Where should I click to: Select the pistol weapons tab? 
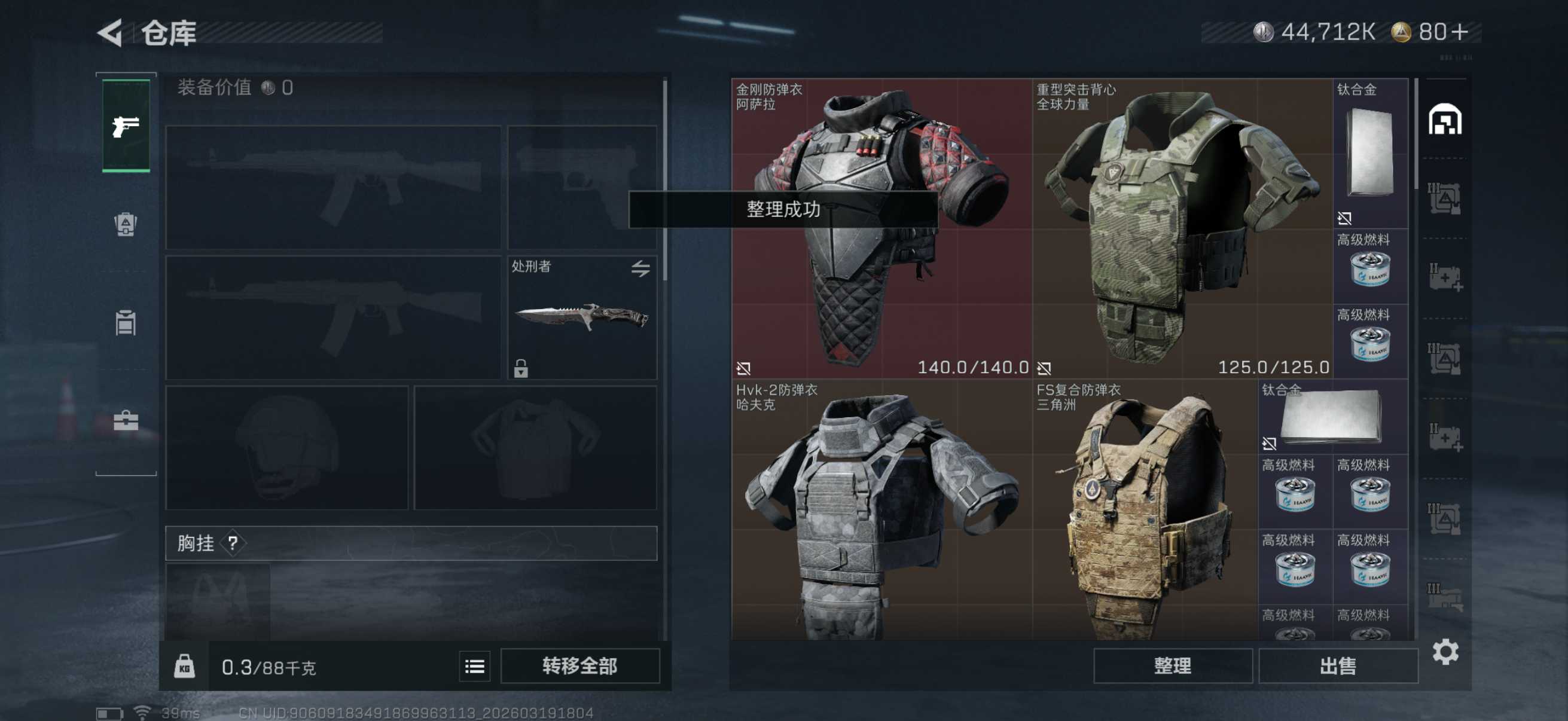[126, 126]
